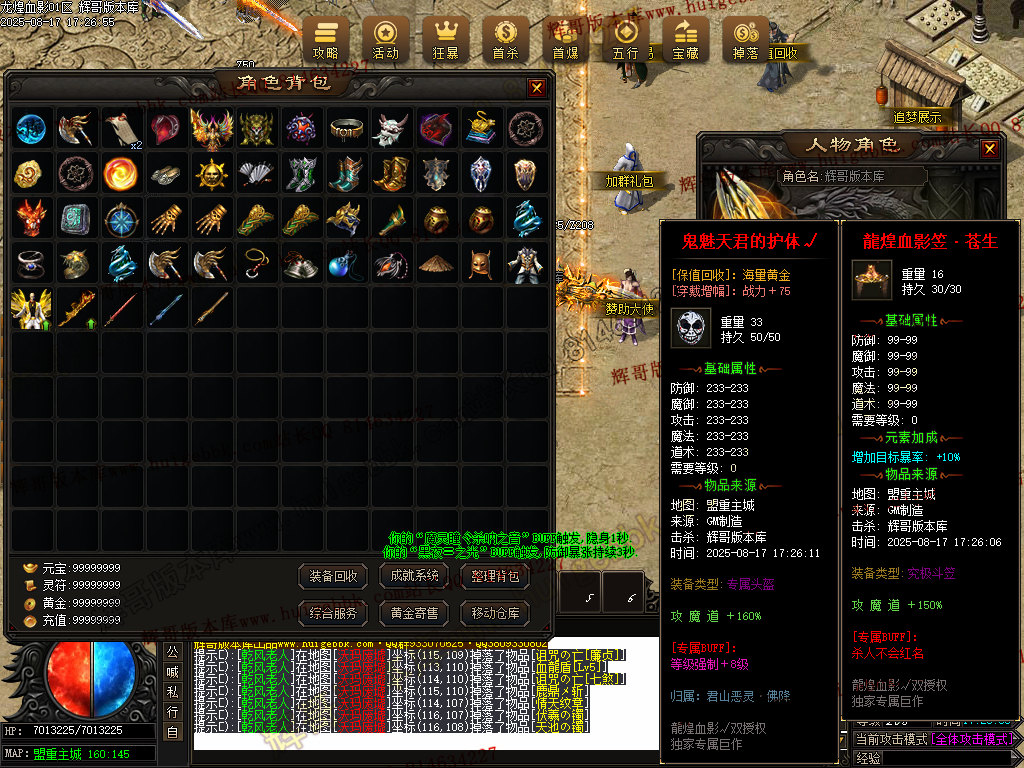Select the golden winged character costume item
The image size is (1024, 768).
coord(31,309)
